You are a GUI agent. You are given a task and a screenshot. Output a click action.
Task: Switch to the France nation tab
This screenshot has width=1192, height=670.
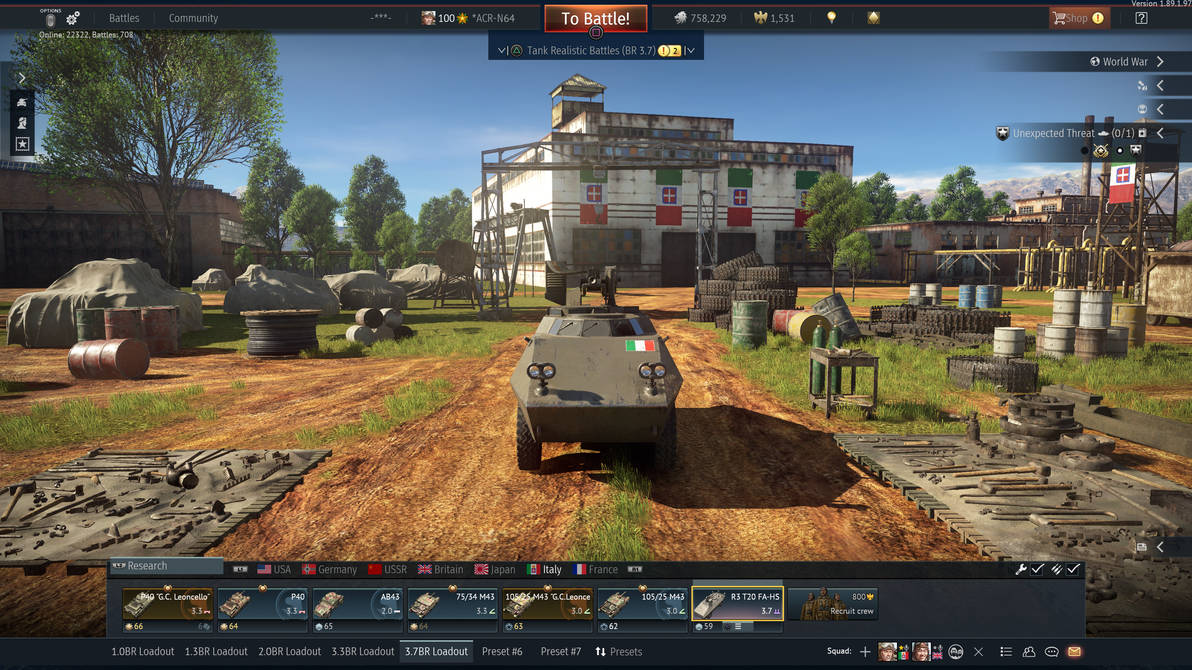(596, 569)
